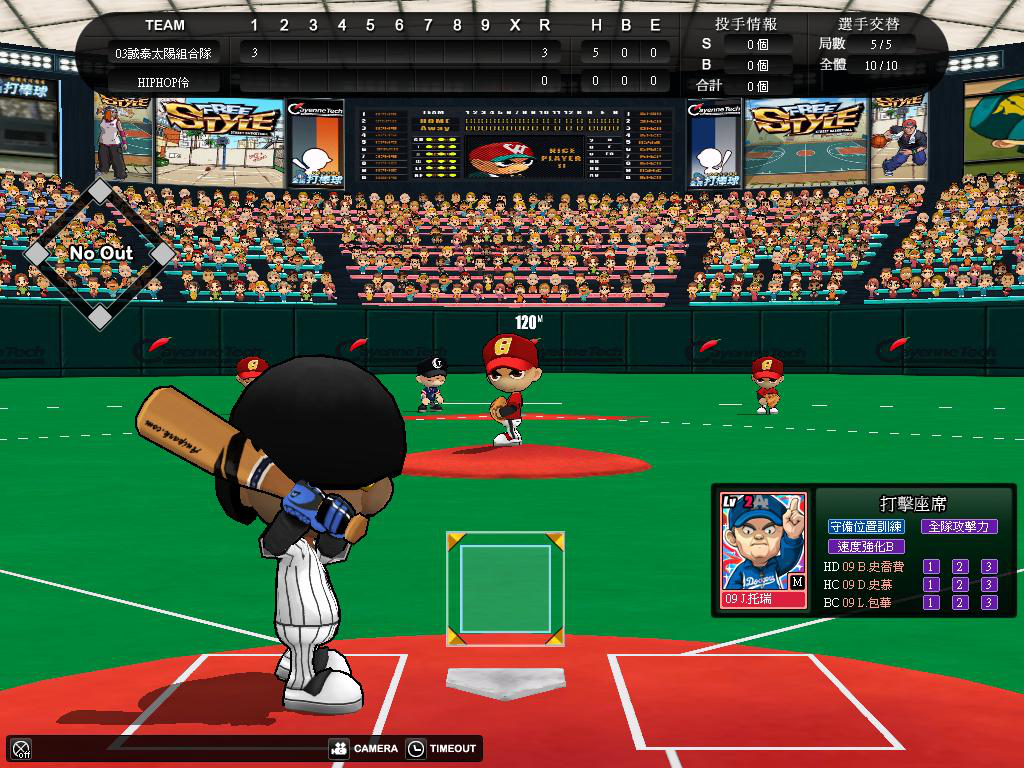Call a TIMEOUT
This screenshot has width=1024, height=768.
pyautogui.click(x=442, y=748)
